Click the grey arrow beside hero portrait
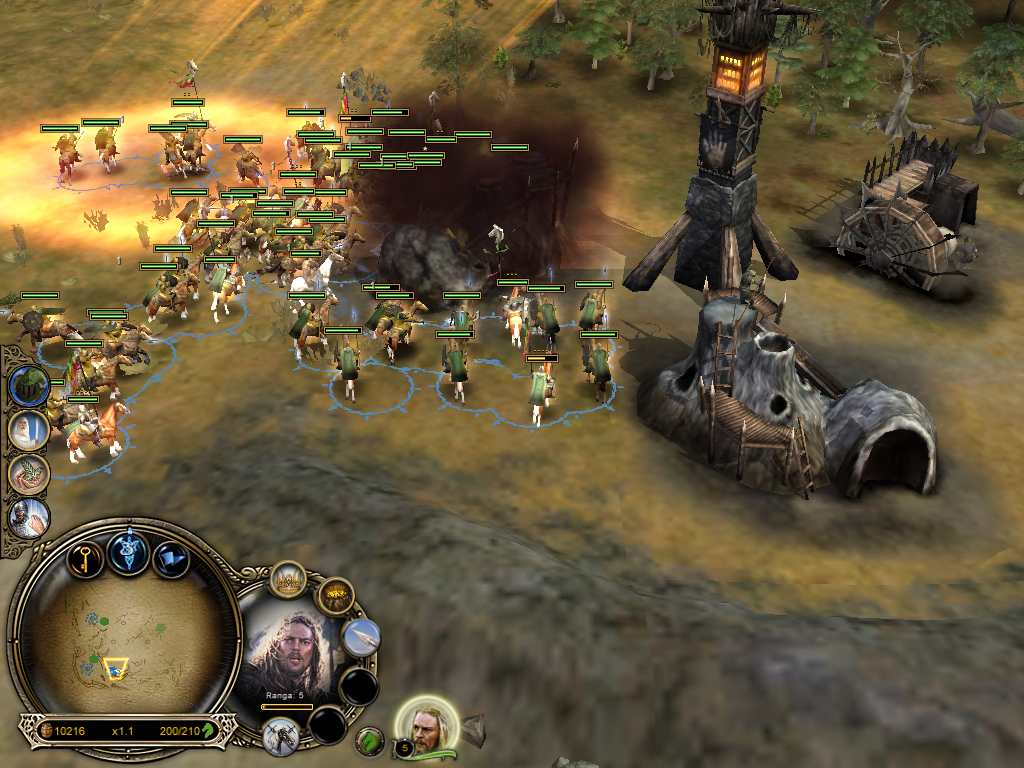 [473, 726]
